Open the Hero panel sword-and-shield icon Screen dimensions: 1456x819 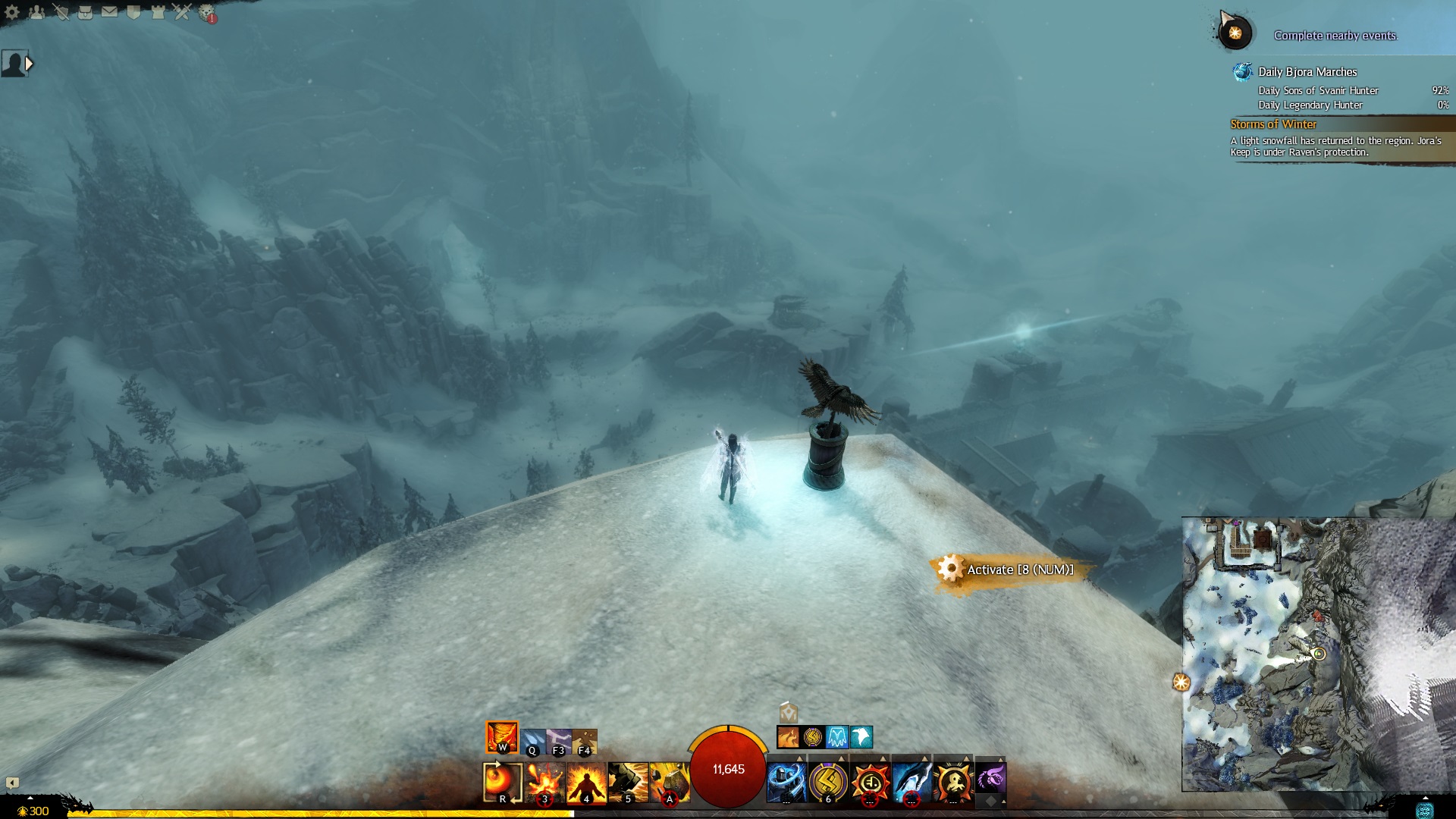point(61,12)
